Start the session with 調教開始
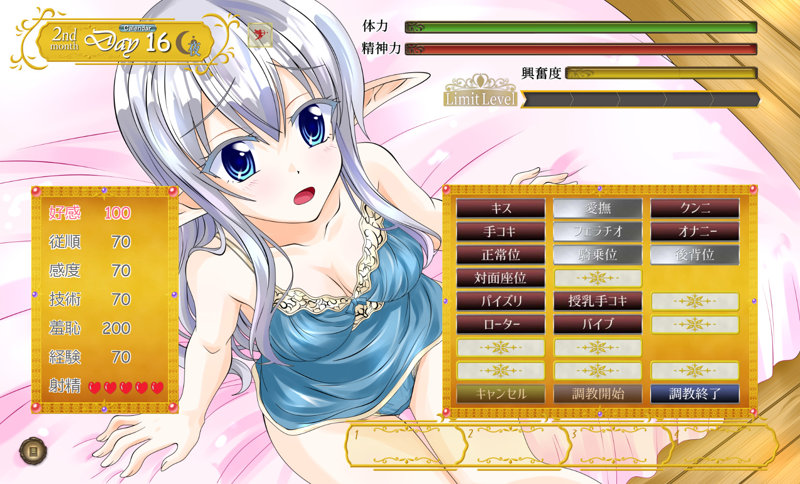 [x=598, y=393]
